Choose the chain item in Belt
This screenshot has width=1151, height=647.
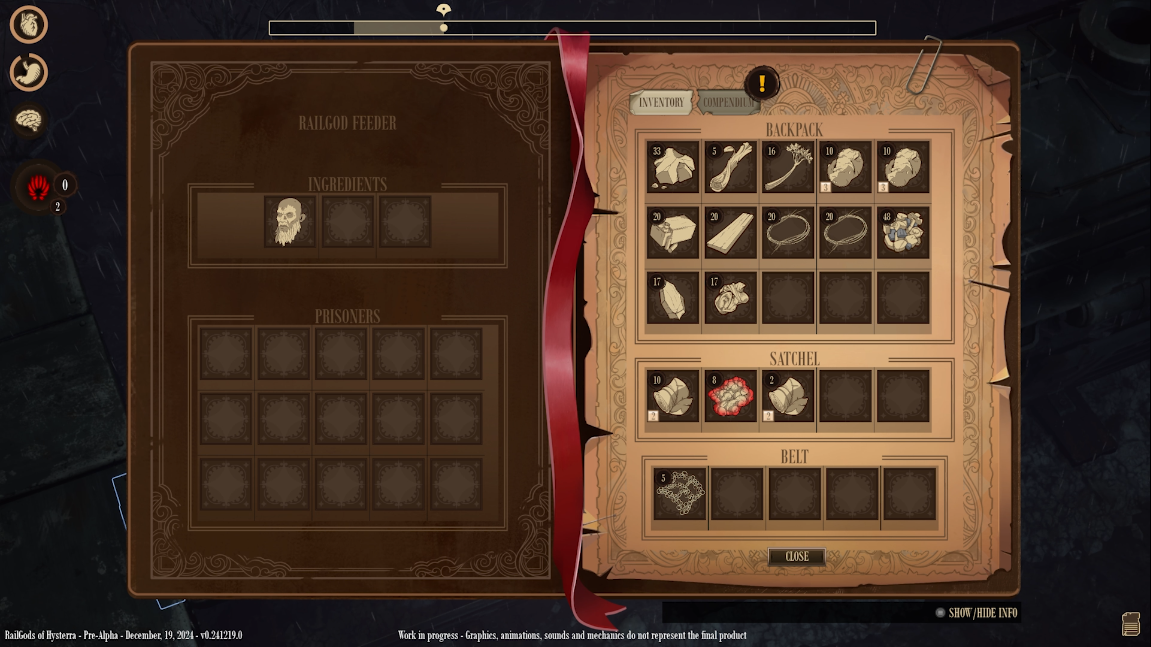pyautogui.click(x=680, y=494)
